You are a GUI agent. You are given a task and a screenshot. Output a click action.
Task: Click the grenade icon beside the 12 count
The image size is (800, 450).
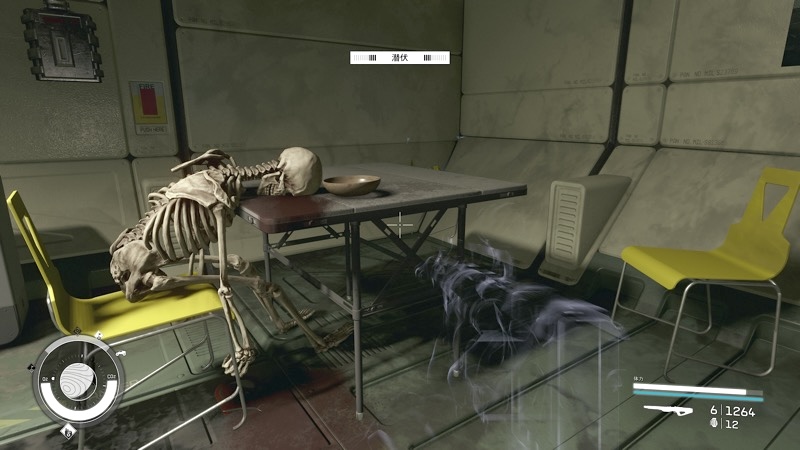(713, 424)
